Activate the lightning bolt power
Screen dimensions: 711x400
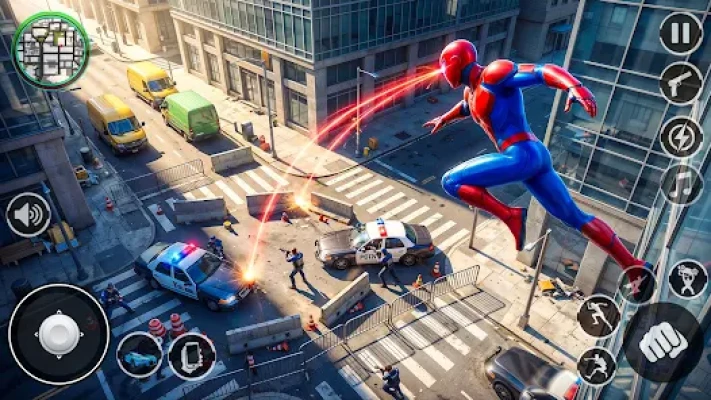[x=681, y=136]
